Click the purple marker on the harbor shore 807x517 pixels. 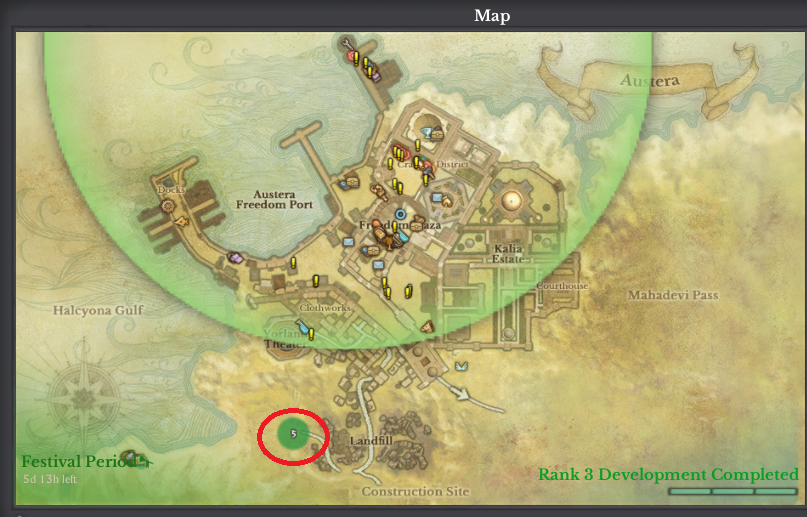point(235,257)
